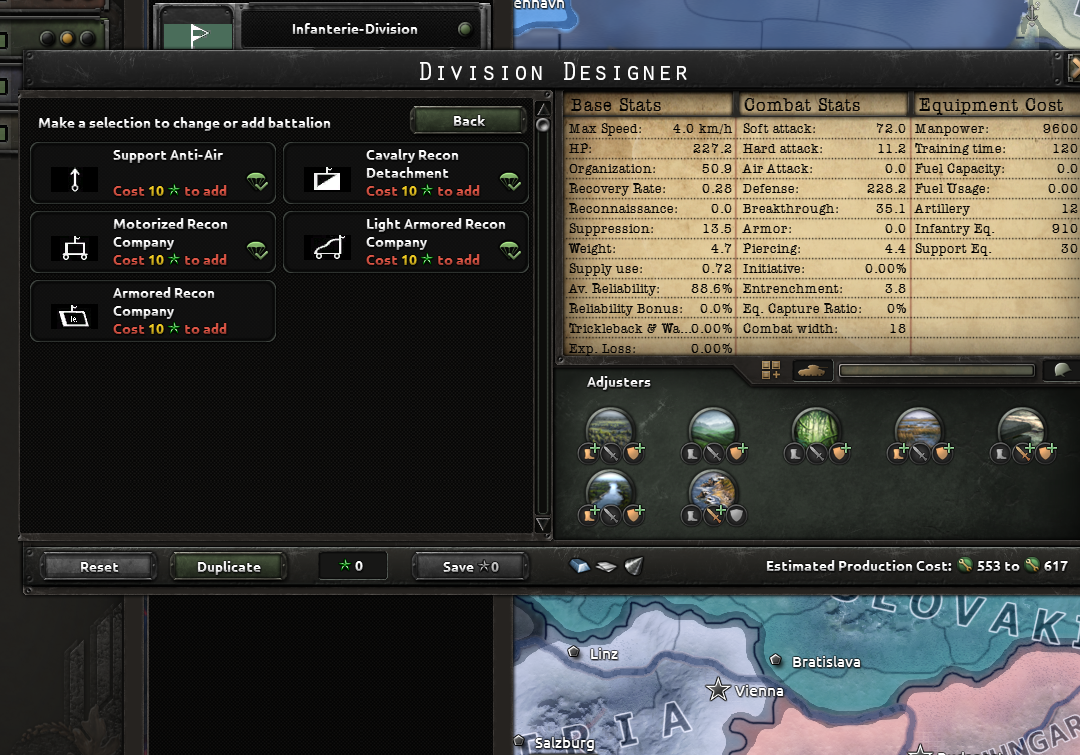
Task: Select the Cavalry Recon Detachment
Action: (x=406, y=173)
